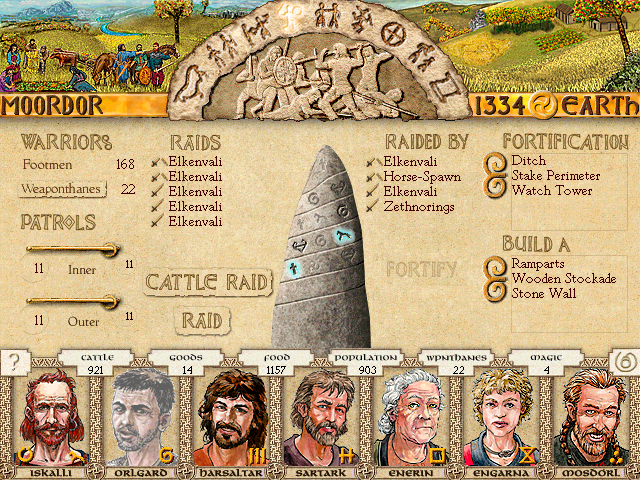Click the spiral icon beside the magic tab
640x480 pixels.
[x=624, y=362]
